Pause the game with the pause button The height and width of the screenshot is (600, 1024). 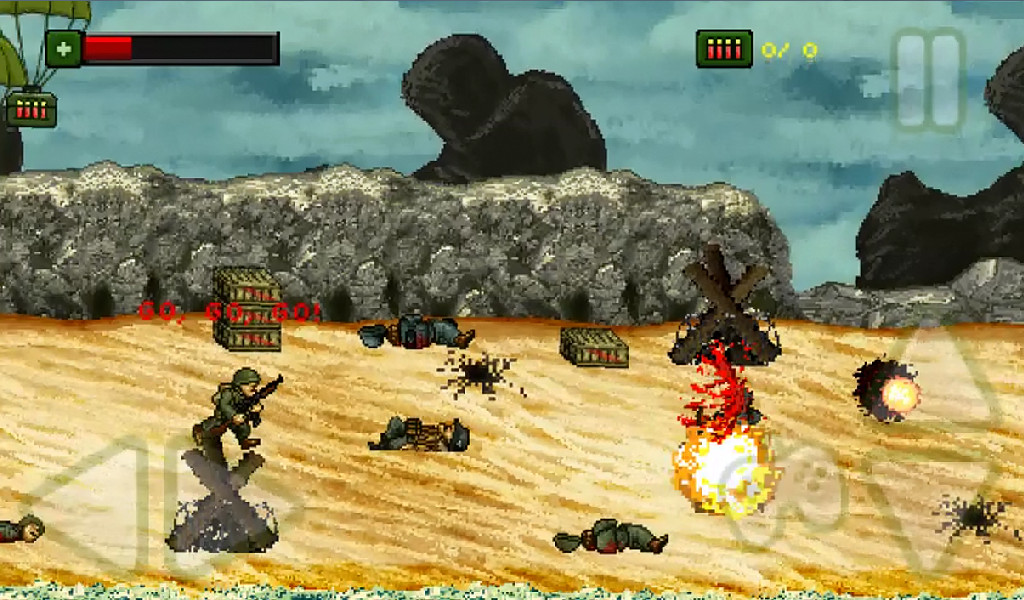point(929,80)
